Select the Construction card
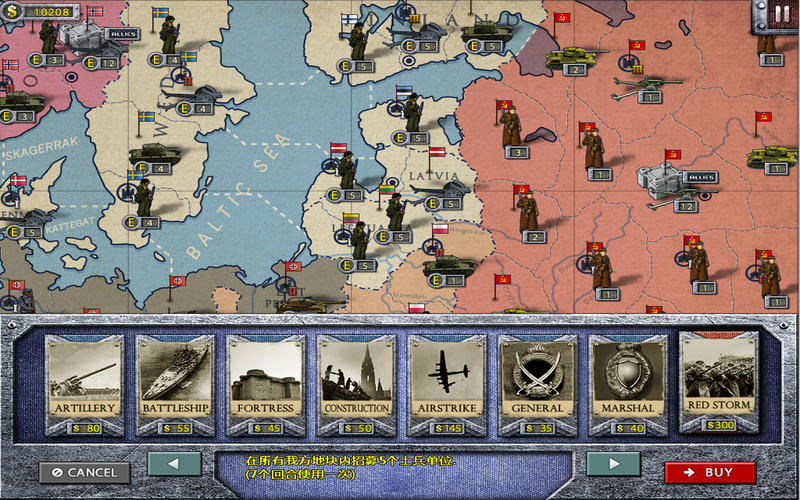The height and width of the screenshot is (500, 800). pos(356,382)
